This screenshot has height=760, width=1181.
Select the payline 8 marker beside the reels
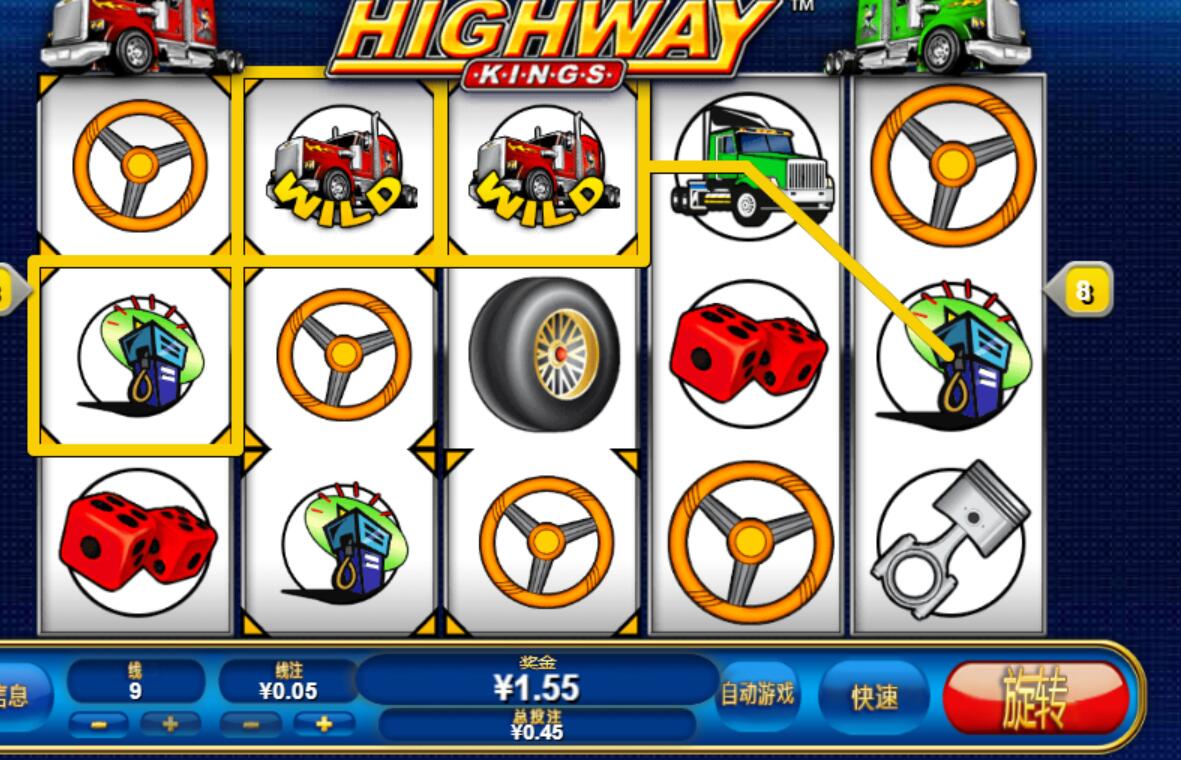(1082, 291)
